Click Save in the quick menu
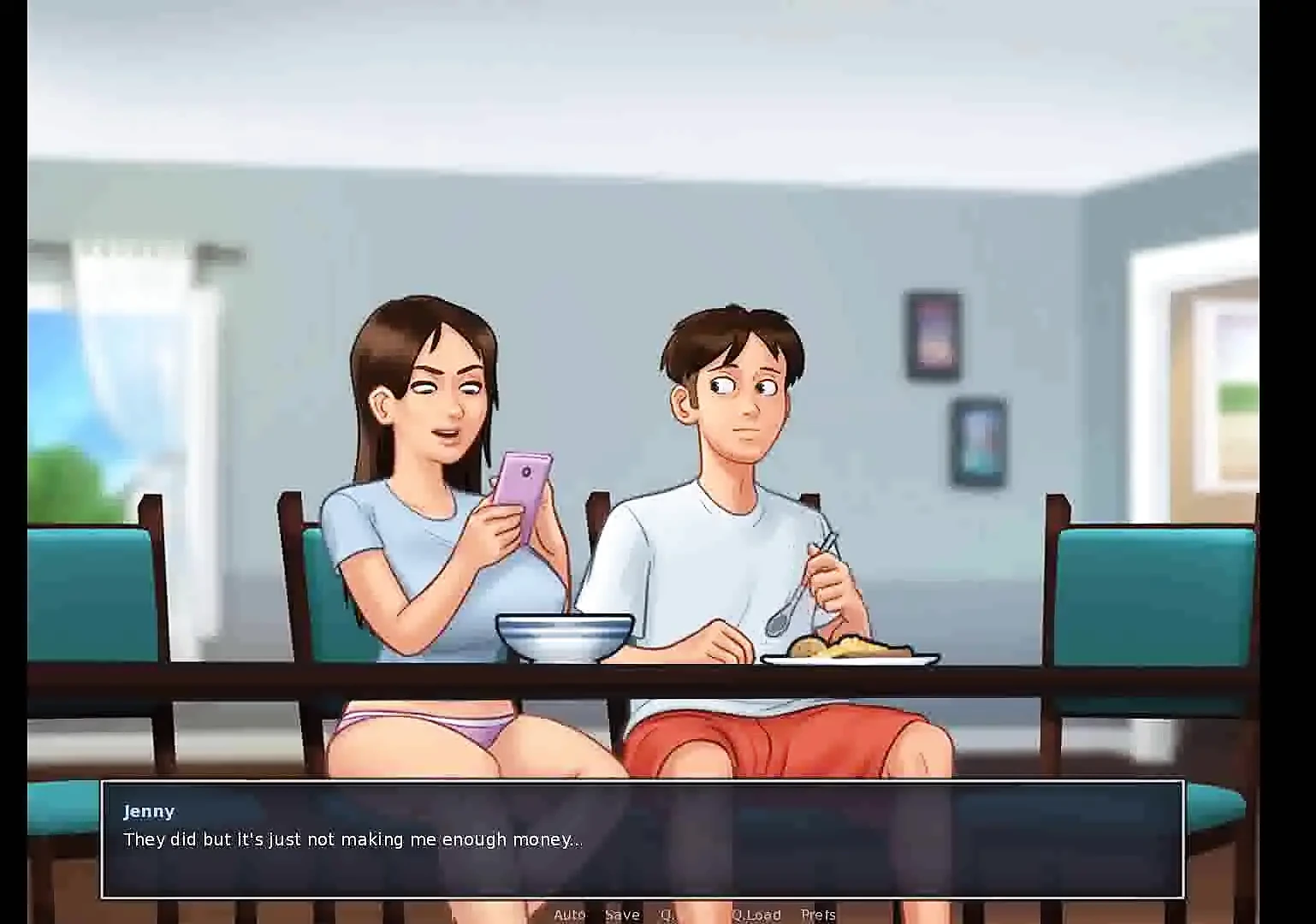This screenshot has width=1316, height=924. pyautogui.click(x=623, y=915)
